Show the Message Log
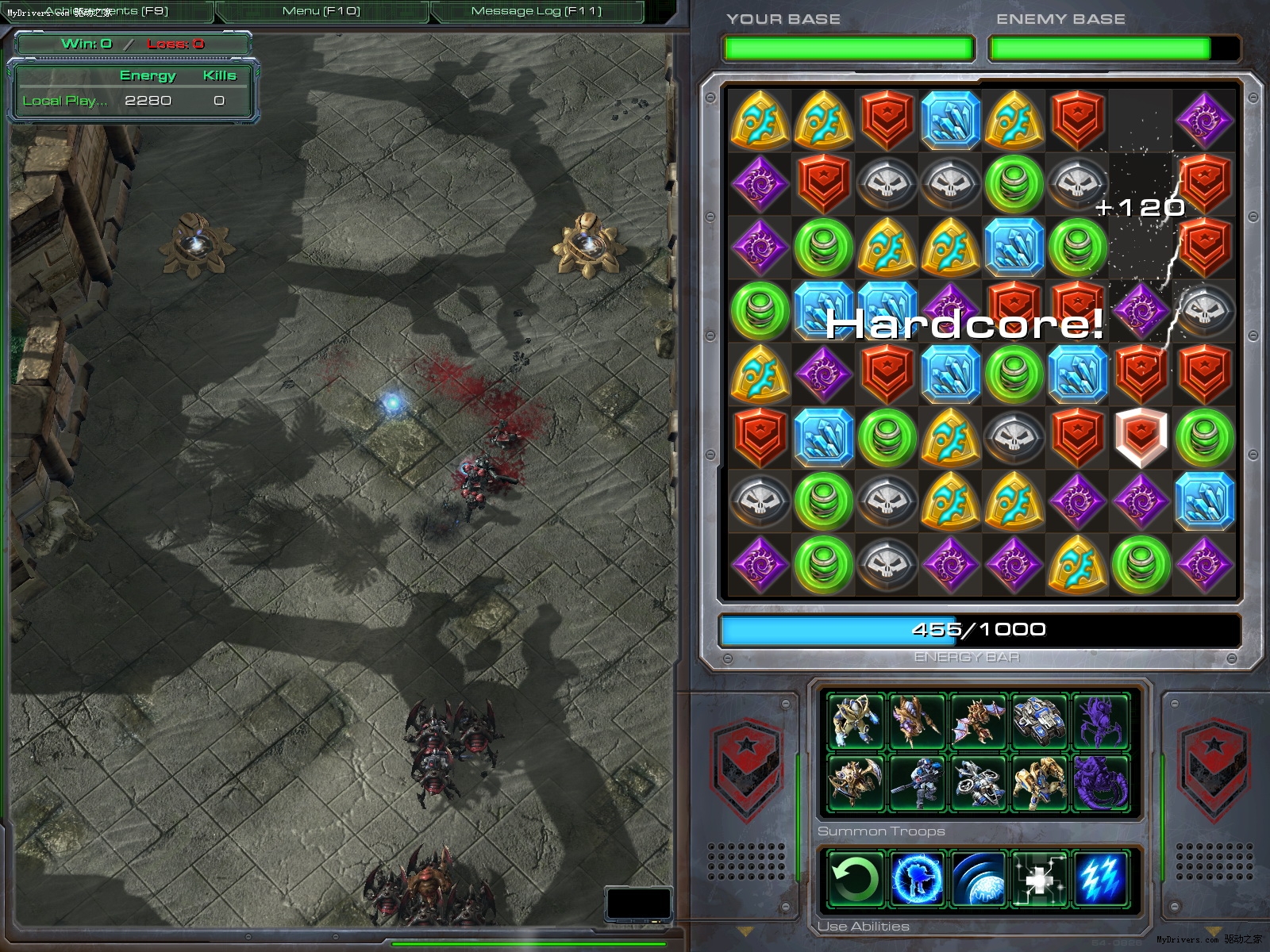Viewport: 1270px width, 952px height. pyautogui.click(x=537, y=11)
